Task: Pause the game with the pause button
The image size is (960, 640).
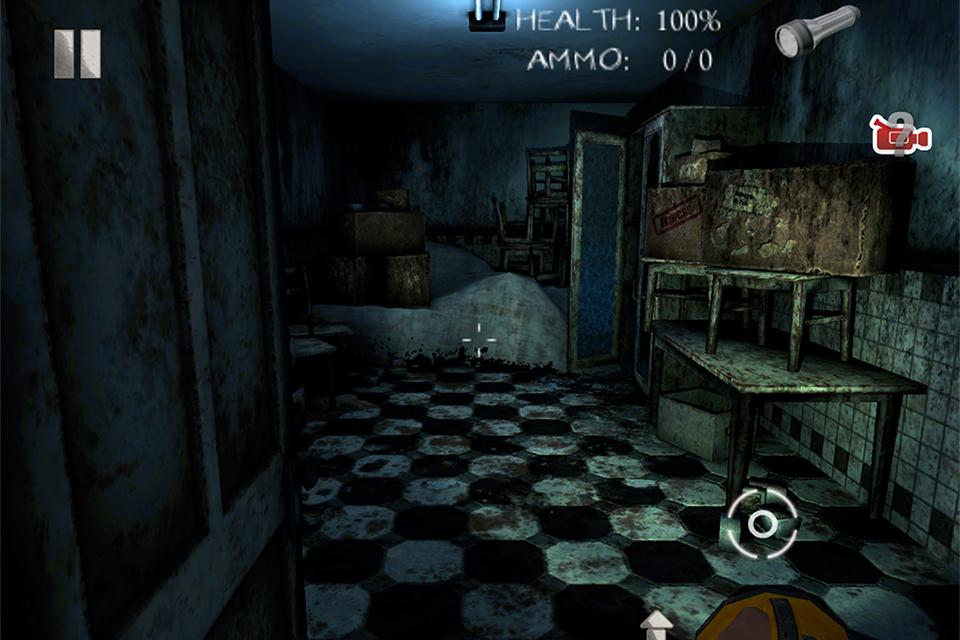Action: (77, 54)
